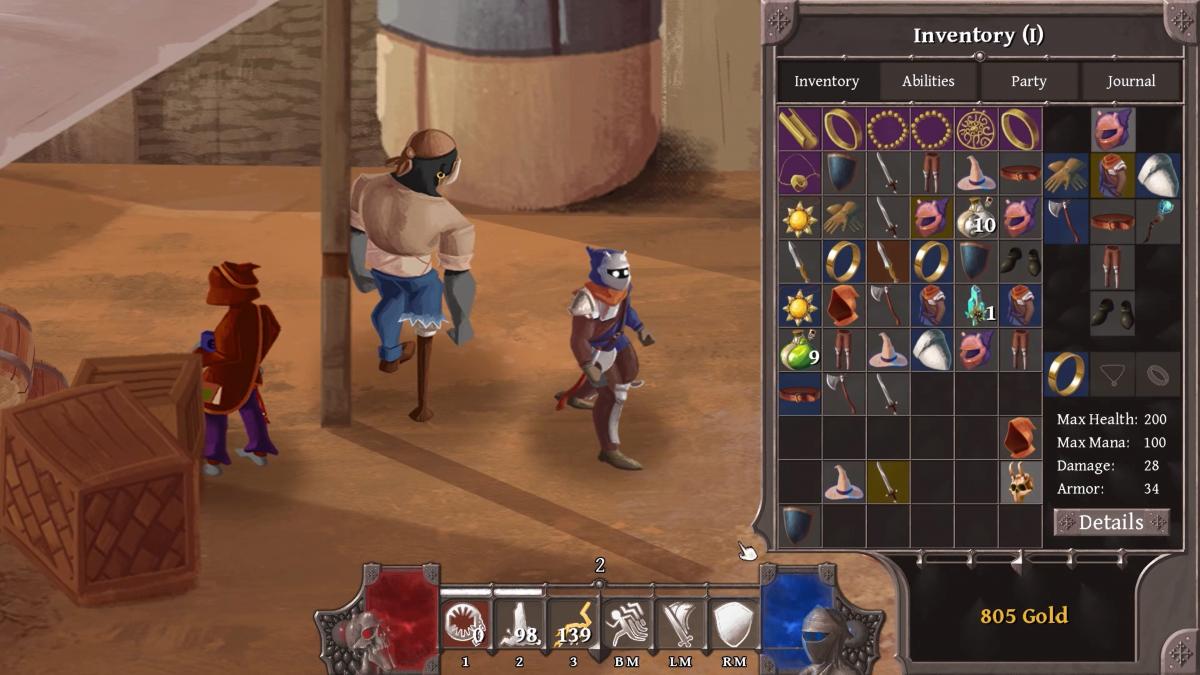Select the Inventory tab
This screenshot has width=1200, height=675.
tap(826, 82)
